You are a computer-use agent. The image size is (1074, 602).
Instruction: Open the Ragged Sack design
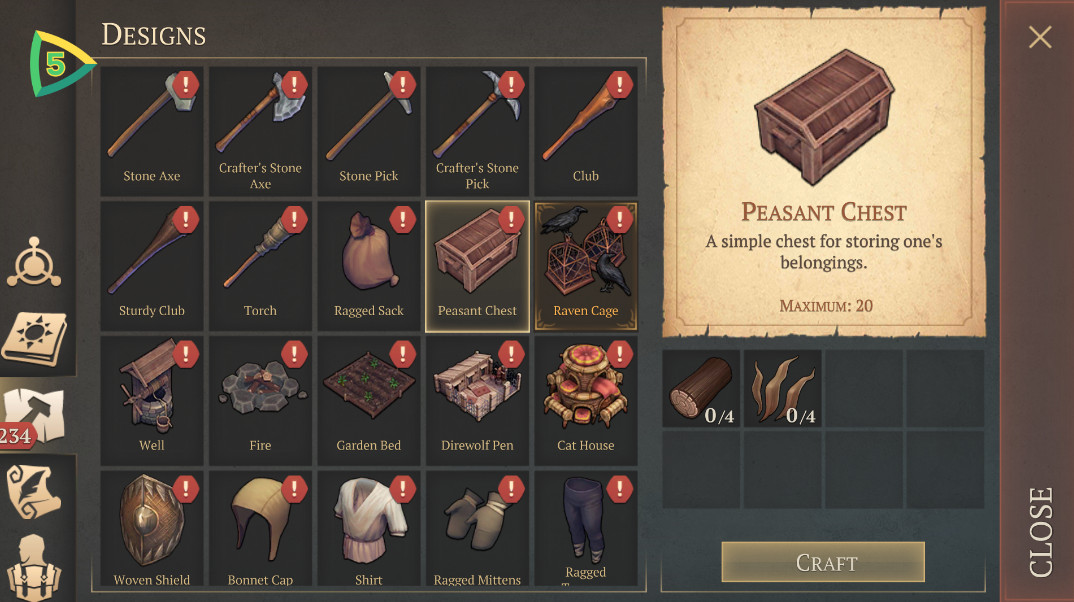(369, 266)
